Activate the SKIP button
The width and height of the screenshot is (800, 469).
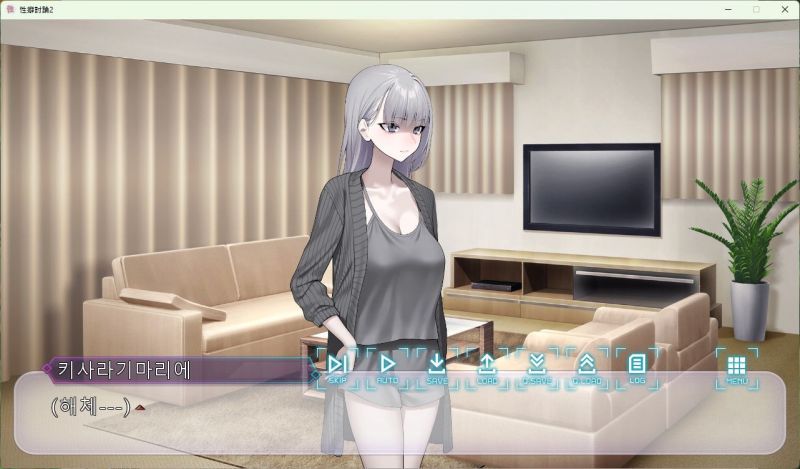pos(337,366)
